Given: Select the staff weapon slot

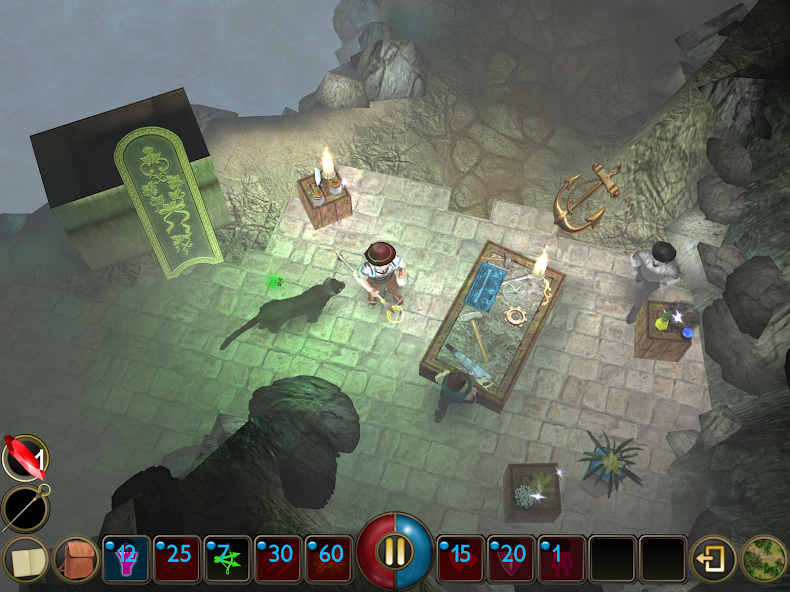Looking at the screenshot, I should pyautogui.click(x=24, y=507).
